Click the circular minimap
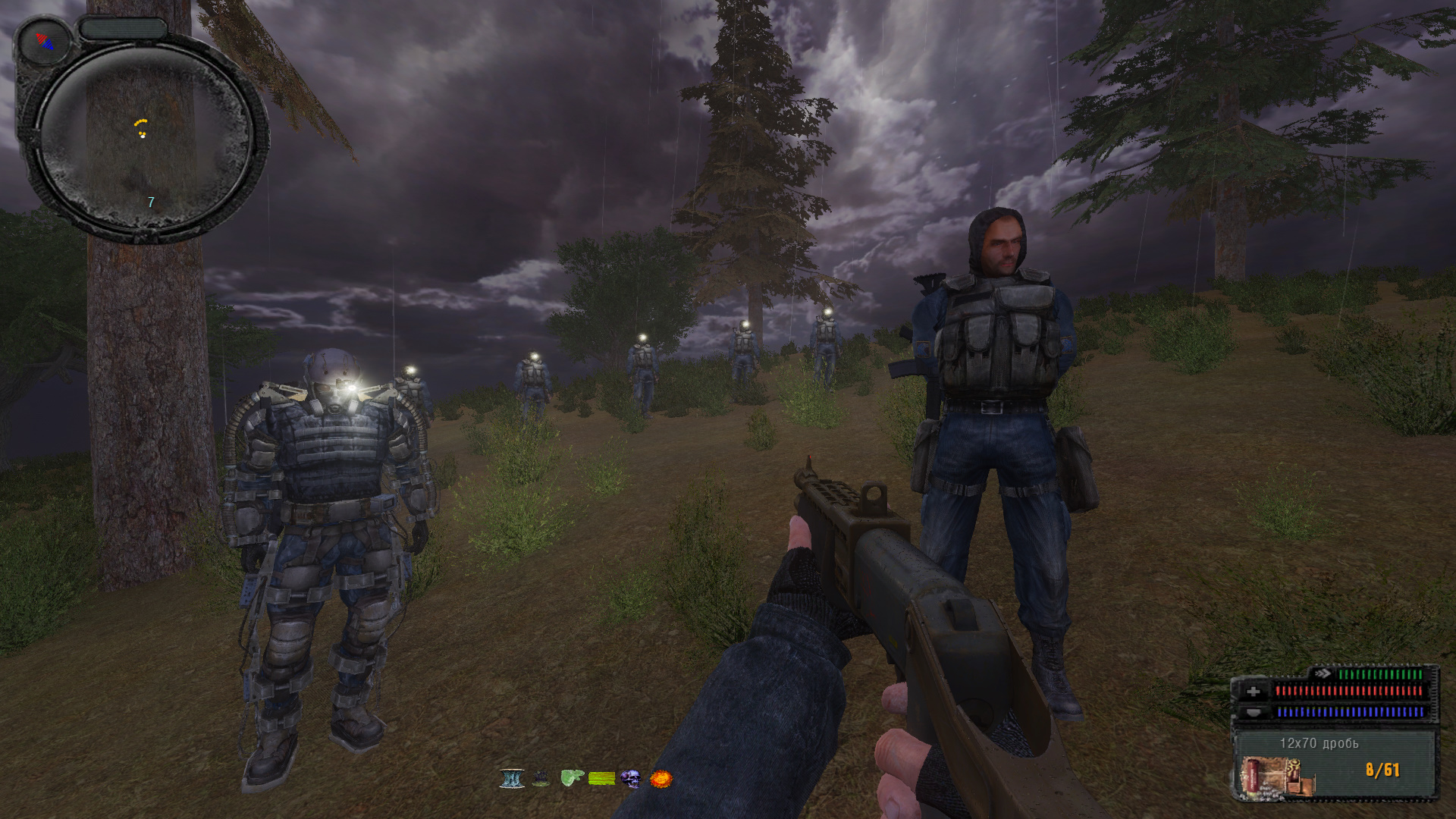The height and width of the screenshot is (819, 1456). pos(144,140)
